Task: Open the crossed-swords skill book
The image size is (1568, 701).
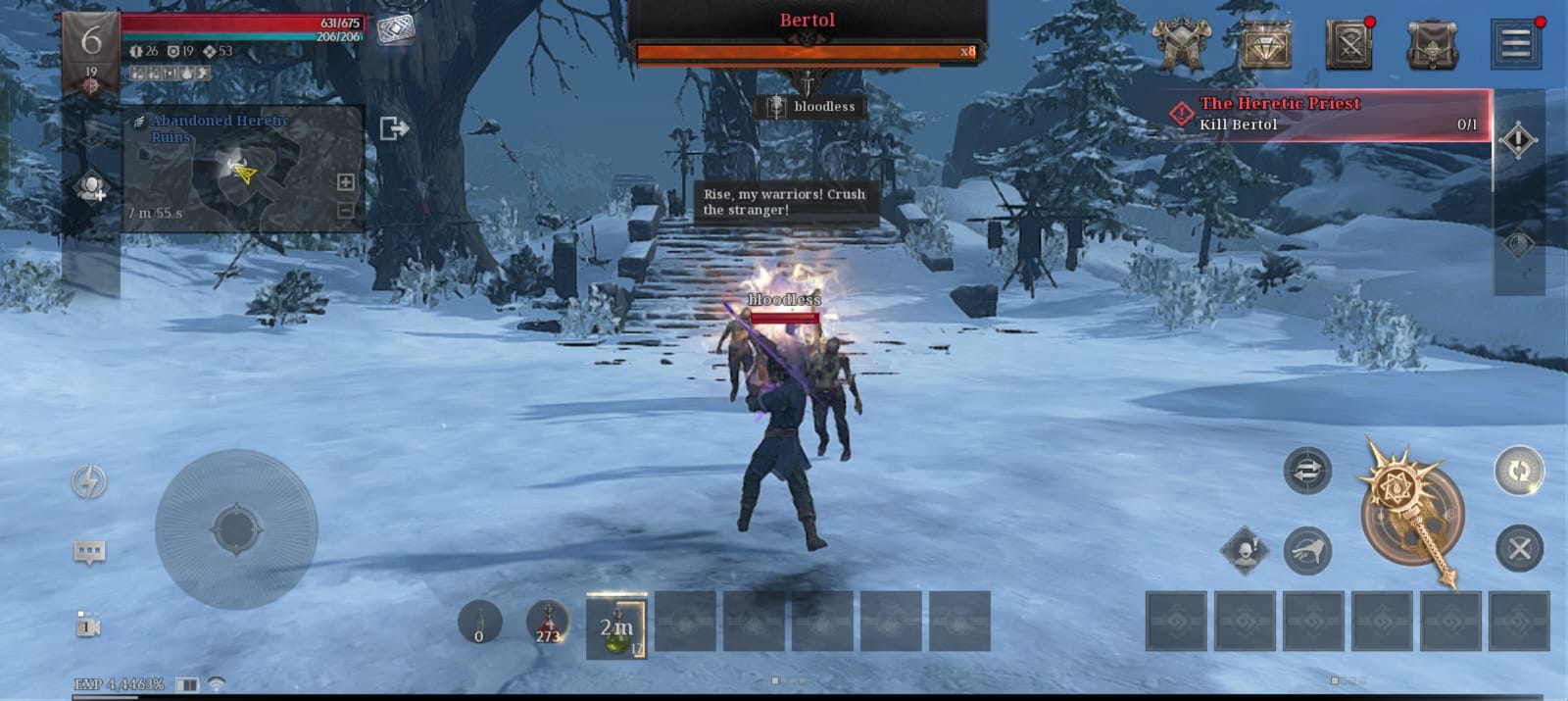Action: click(1348, 44)
